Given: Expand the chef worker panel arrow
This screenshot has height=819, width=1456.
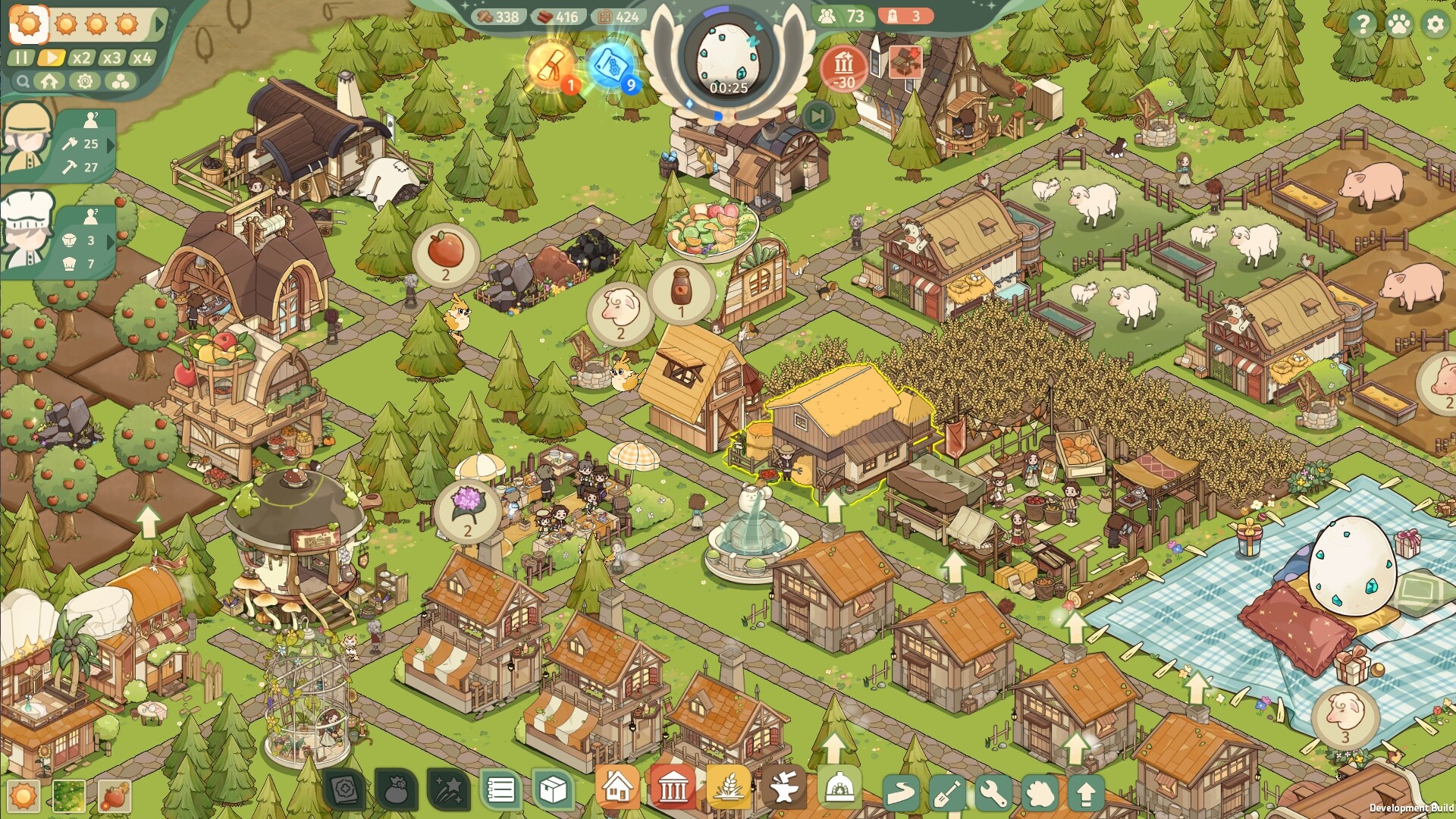Looking at the screenshot, I should (x=111, y=241).
